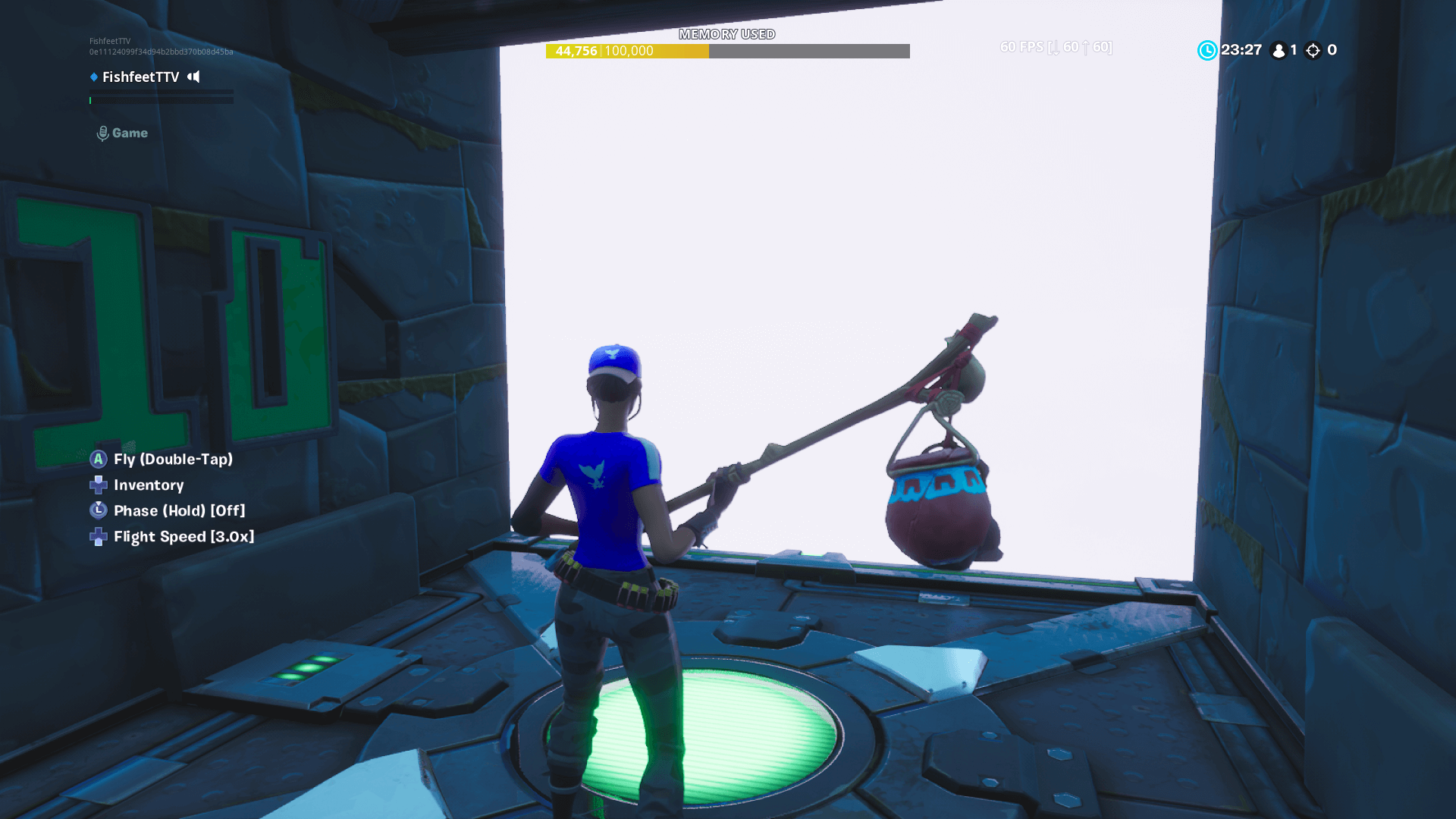Screen dimensions: 1456x819
Task: Enable Fly with the Double-Tap hint
Action: (173, 459)
